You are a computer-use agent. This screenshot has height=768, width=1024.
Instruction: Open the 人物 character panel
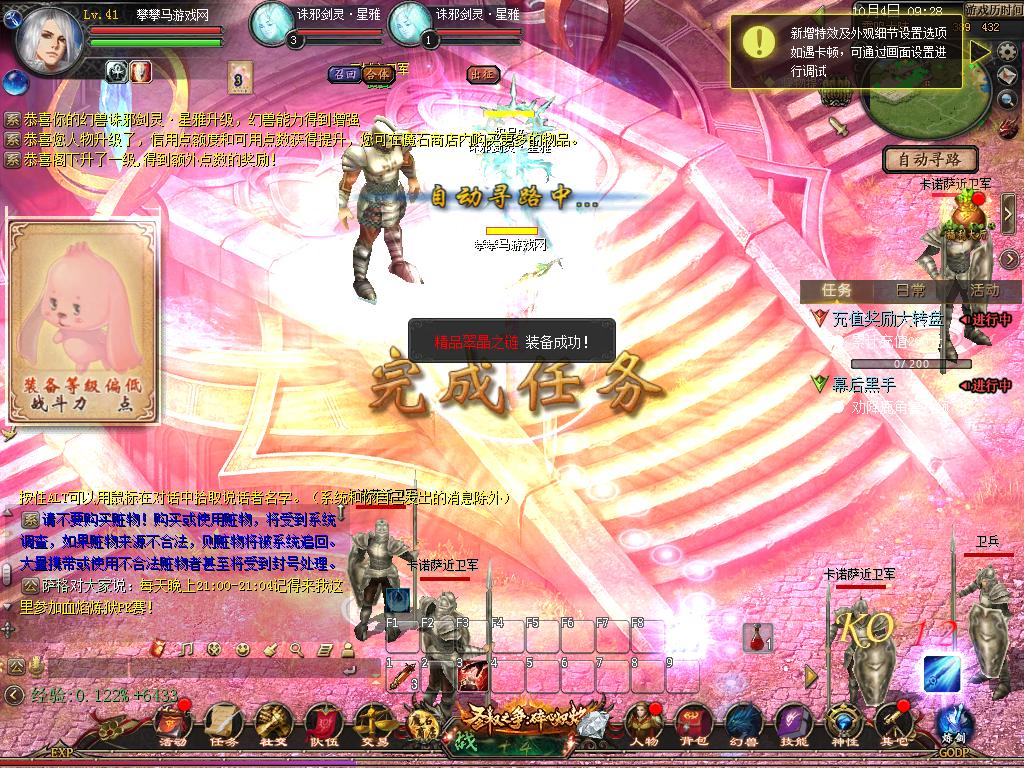tap(642, 724)
